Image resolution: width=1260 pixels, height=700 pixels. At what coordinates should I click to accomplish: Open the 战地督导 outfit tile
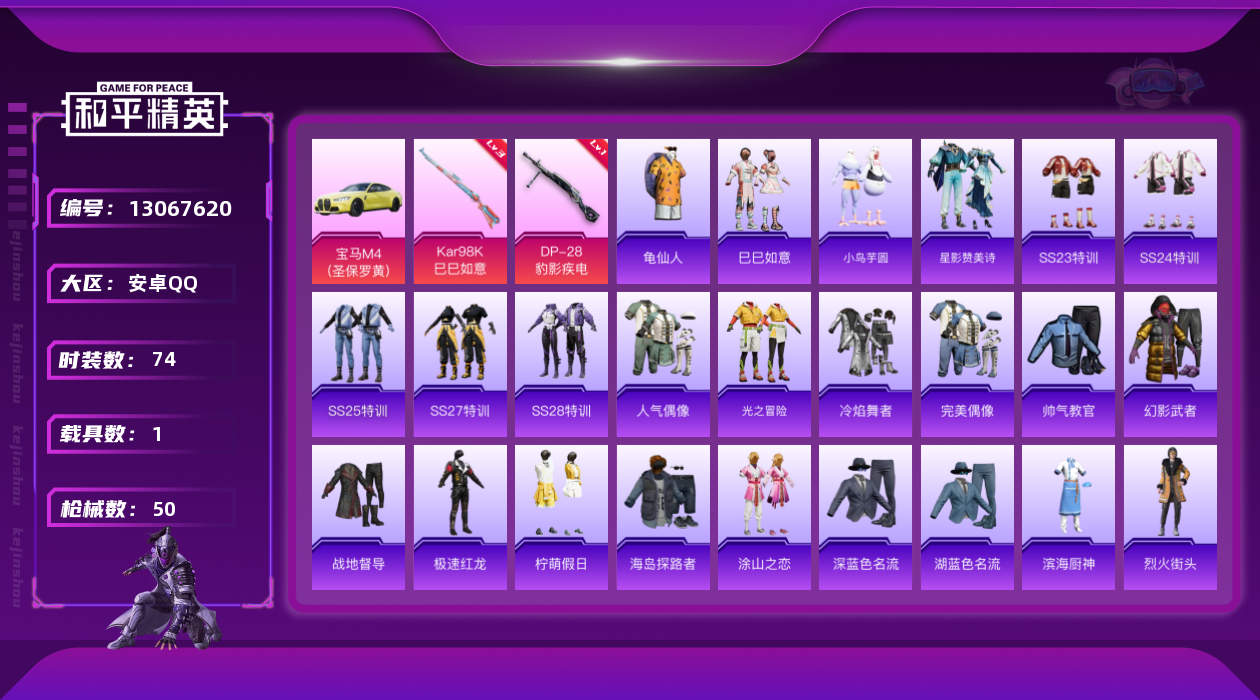358,517
